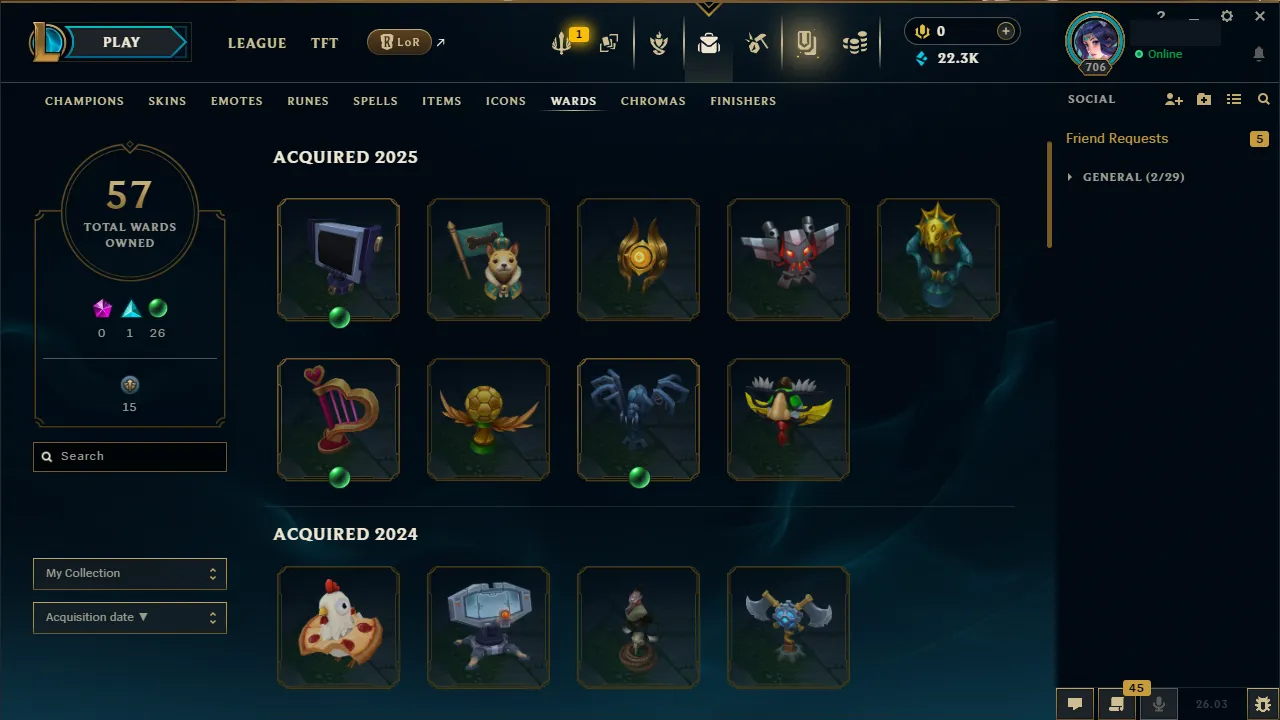Add Riot Points via the plus currency control
Viewport: 1280px width, 720px height.
tap(1005, 31)
